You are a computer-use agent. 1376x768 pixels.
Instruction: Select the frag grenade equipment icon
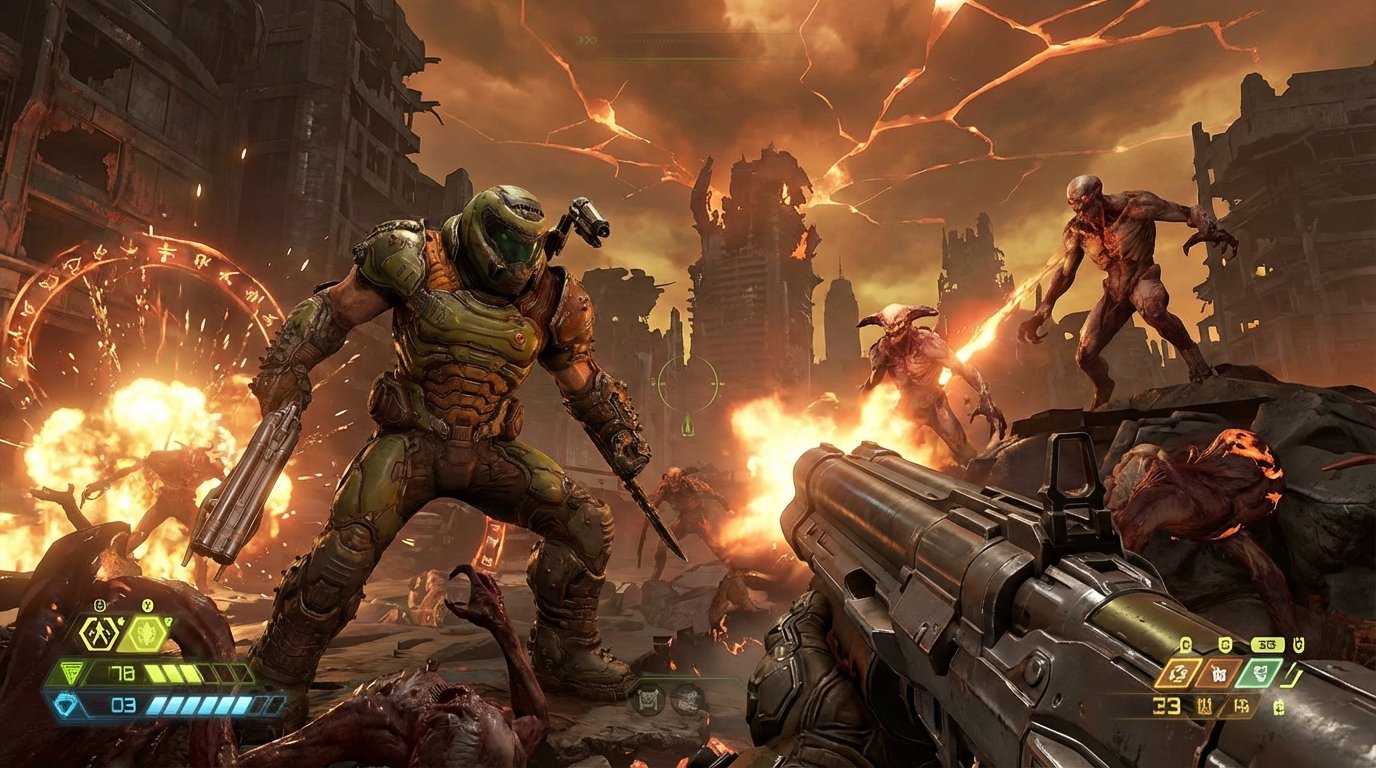[x=99, y=633]
